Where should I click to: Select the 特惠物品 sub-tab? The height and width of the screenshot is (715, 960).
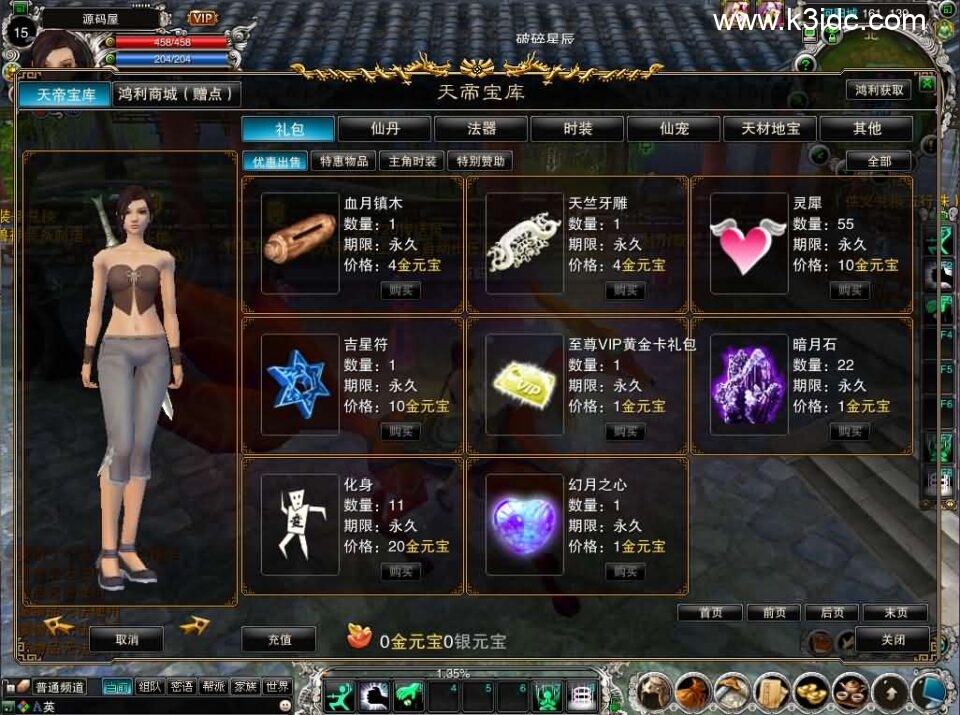344,161
